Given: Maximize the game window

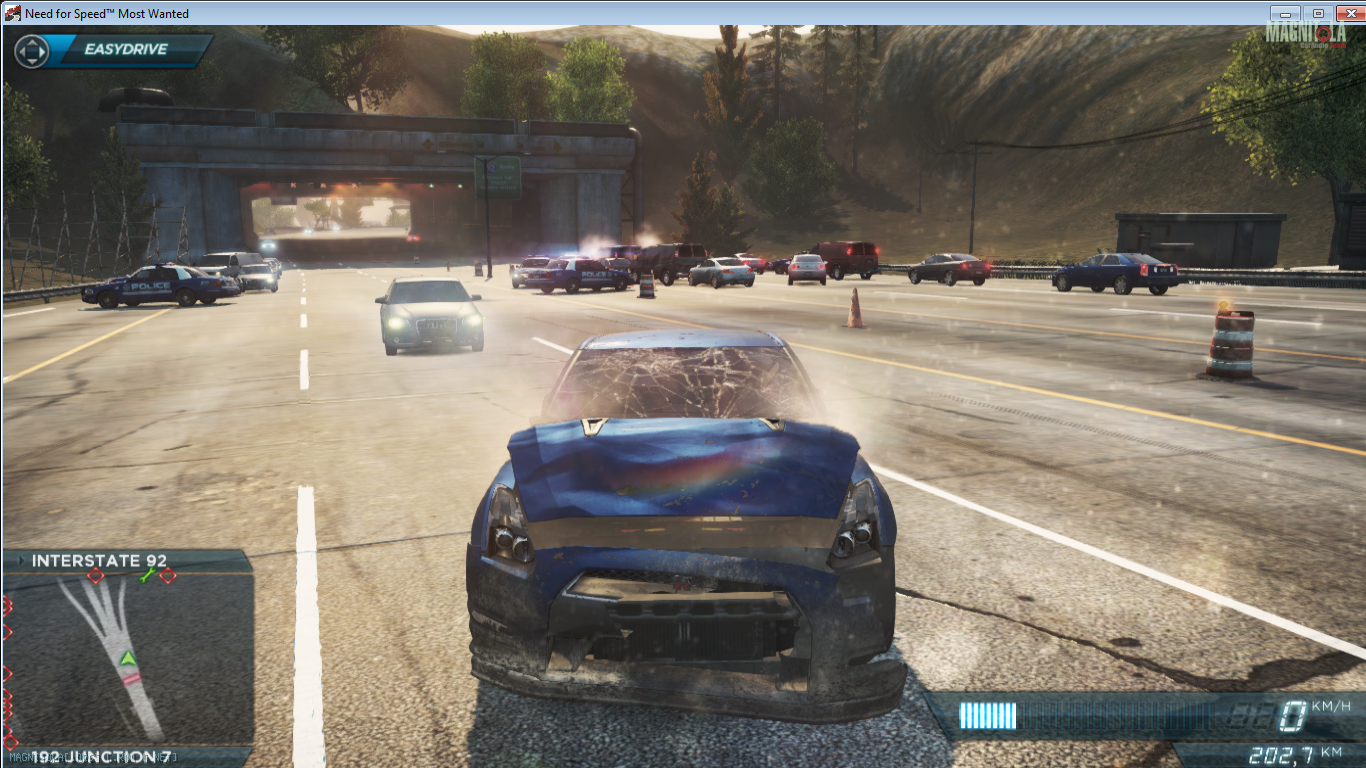Looking at the screenshot, I should coord(1318,13).
